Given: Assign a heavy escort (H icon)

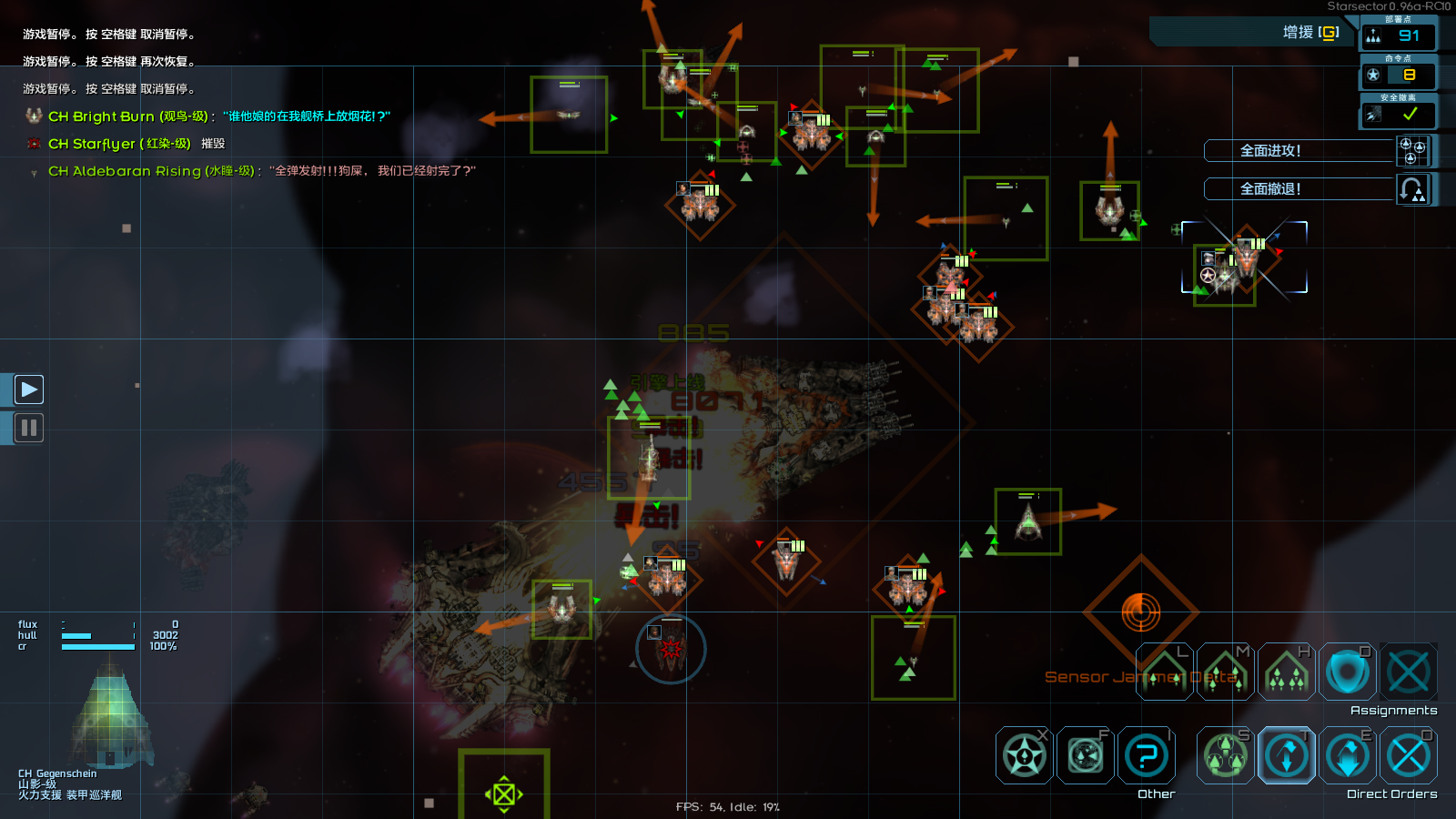Looking at the screenshot, I should point(1287,673).
